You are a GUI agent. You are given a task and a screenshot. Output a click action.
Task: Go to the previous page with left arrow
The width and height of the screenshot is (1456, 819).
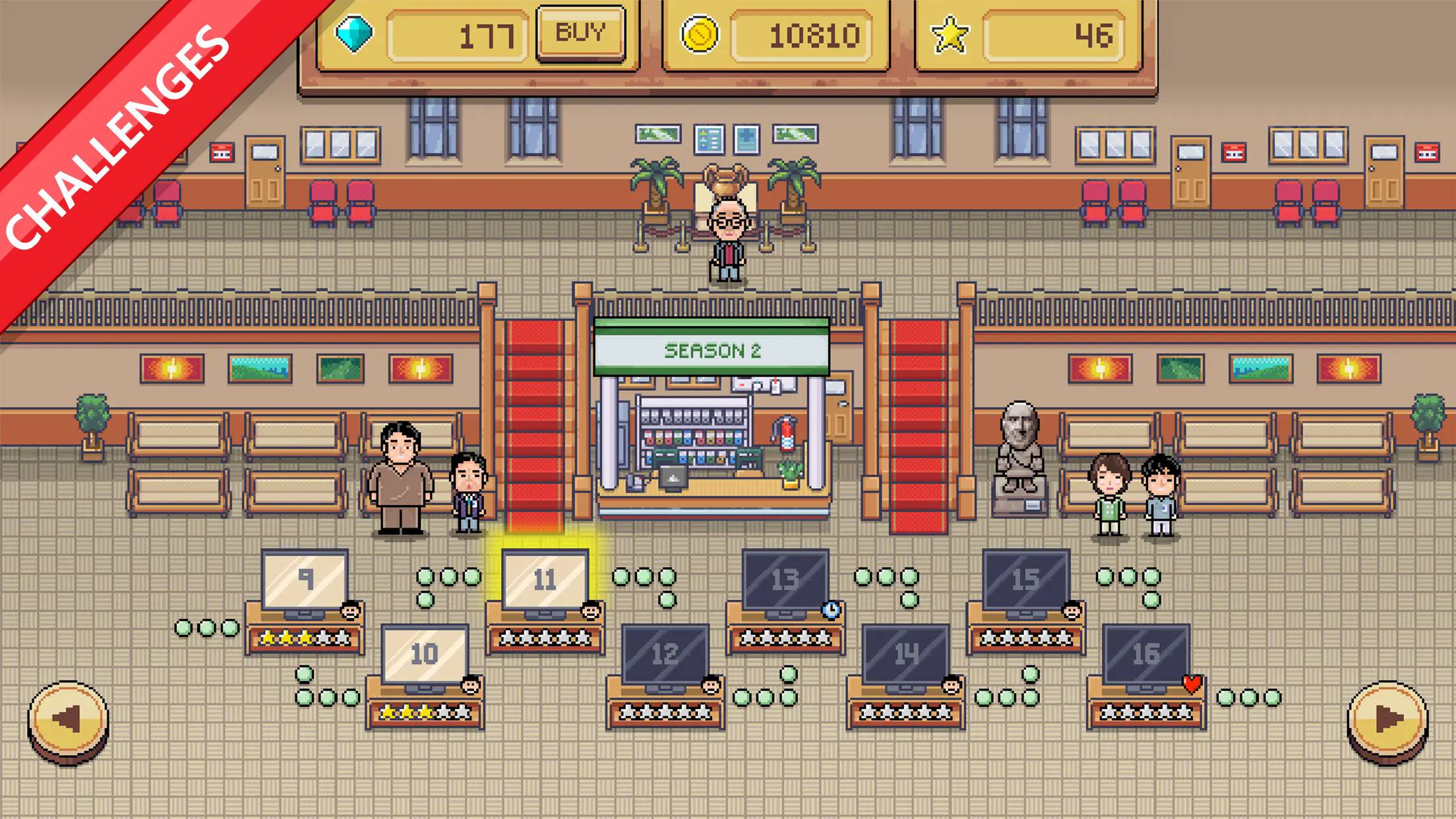[x=68, y=720]
